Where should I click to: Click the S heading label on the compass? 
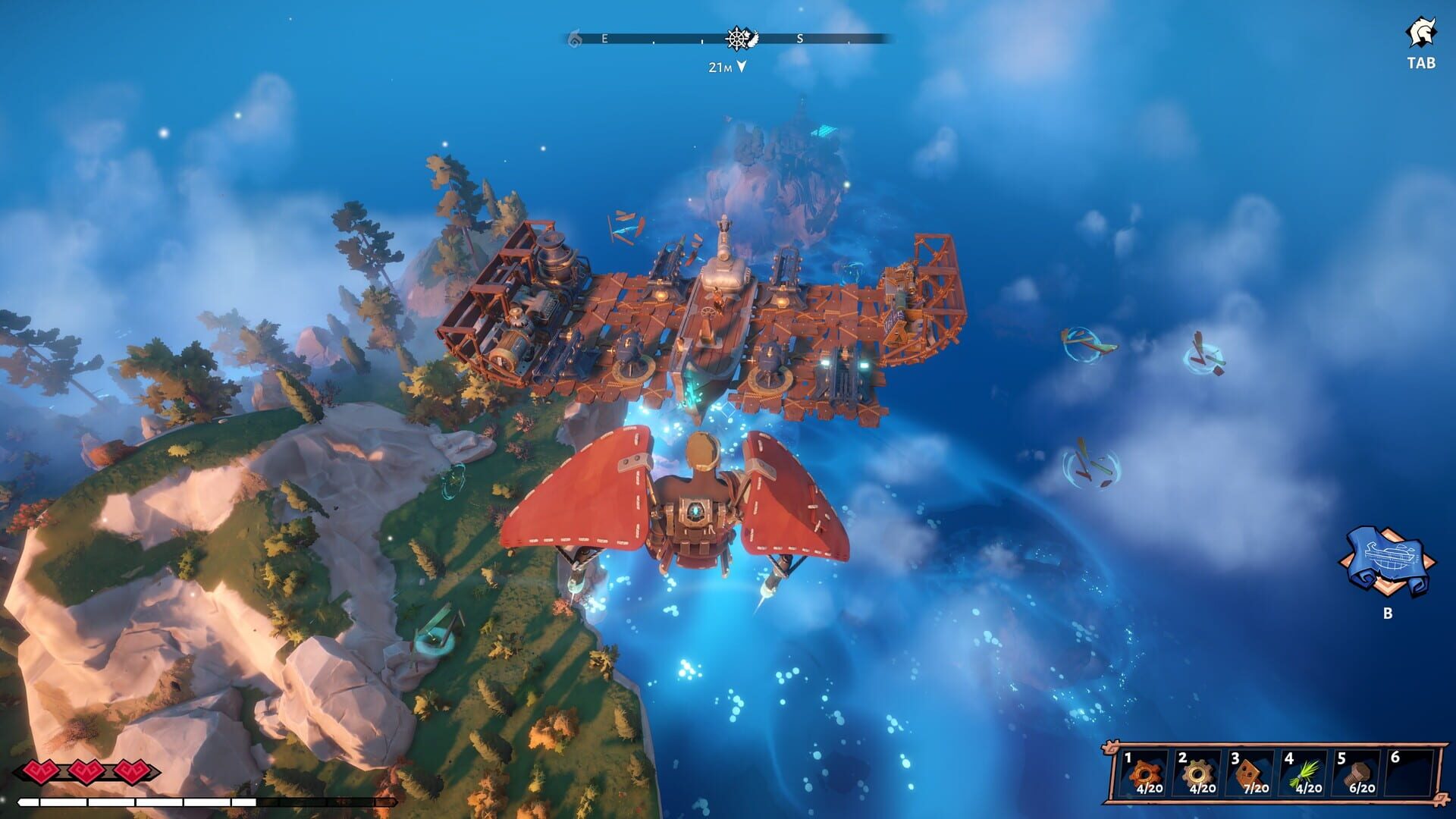click(800, 36)
